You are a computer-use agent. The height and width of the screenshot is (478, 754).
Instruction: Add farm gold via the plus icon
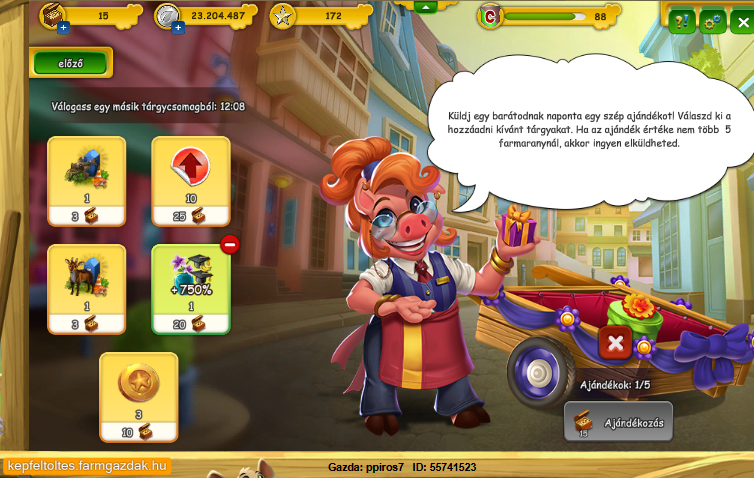pyautogui.click(x=63, y=28)
